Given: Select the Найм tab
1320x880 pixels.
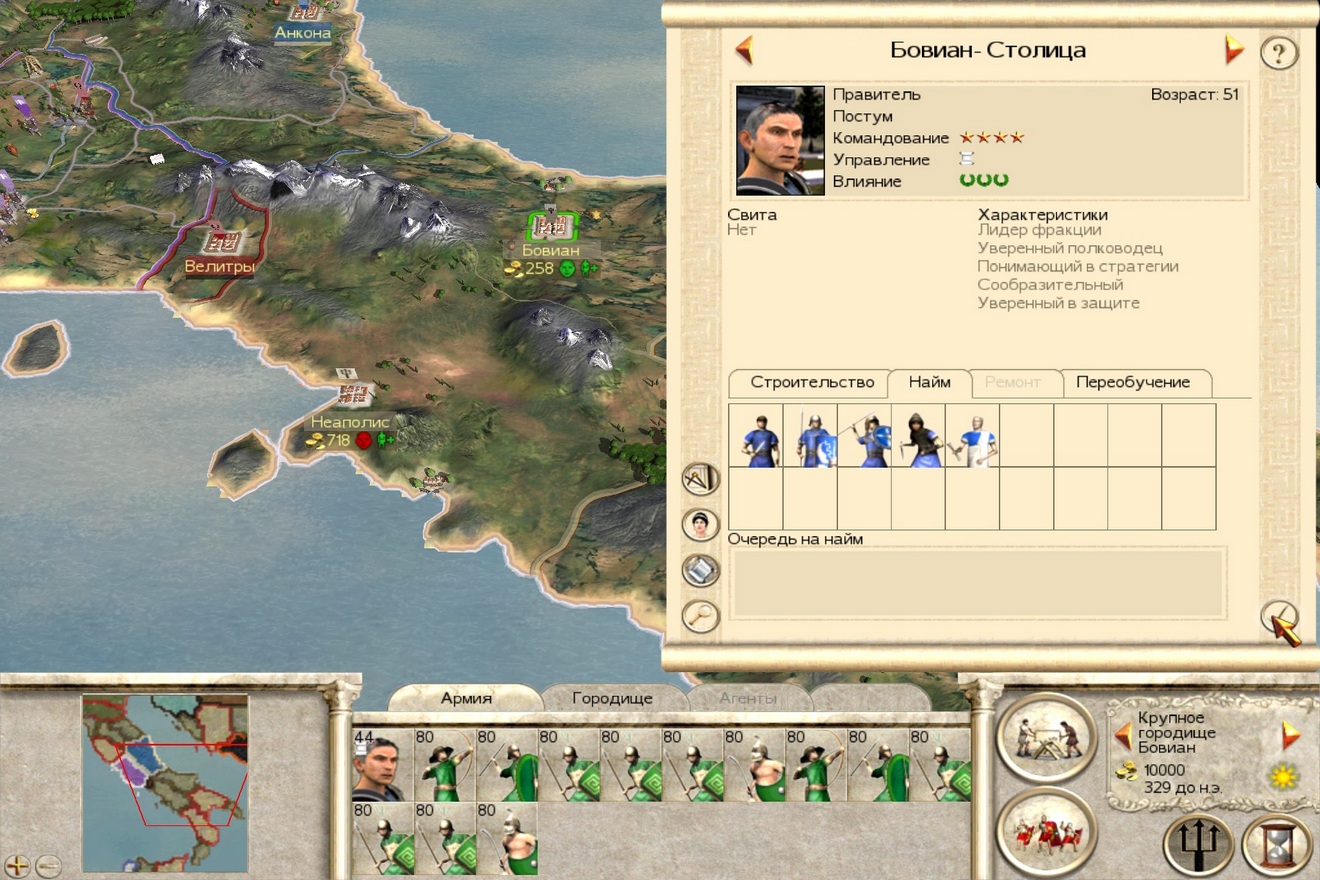Looking at the screenshot, I should [x=929, y=383].
